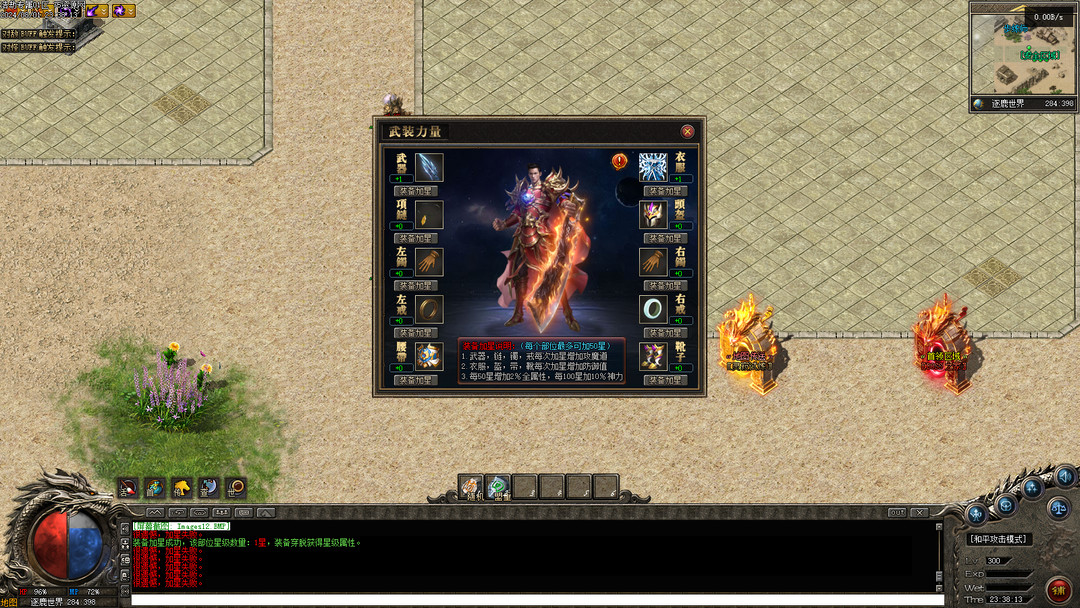The height and width of the screenshot is (608, 1080).
Task: Open the red 铺 shop button
Action: pos(1059,588)
